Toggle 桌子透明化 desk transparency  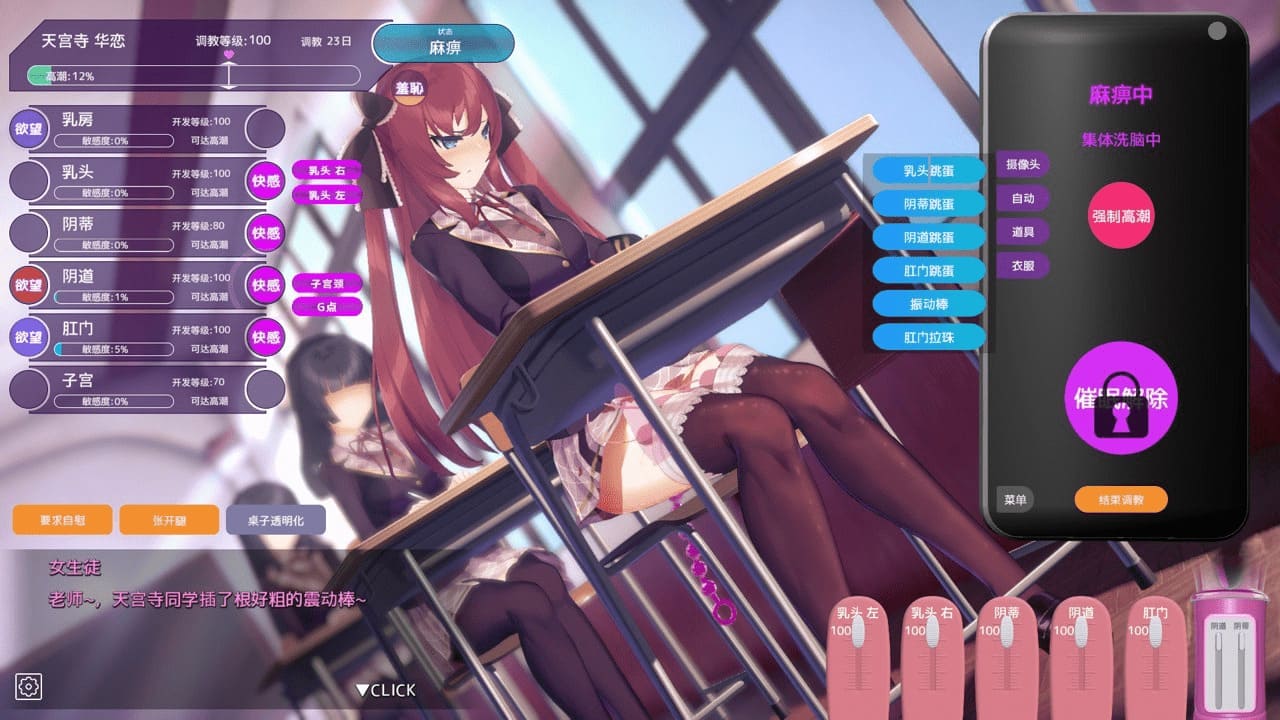[277, 520]
